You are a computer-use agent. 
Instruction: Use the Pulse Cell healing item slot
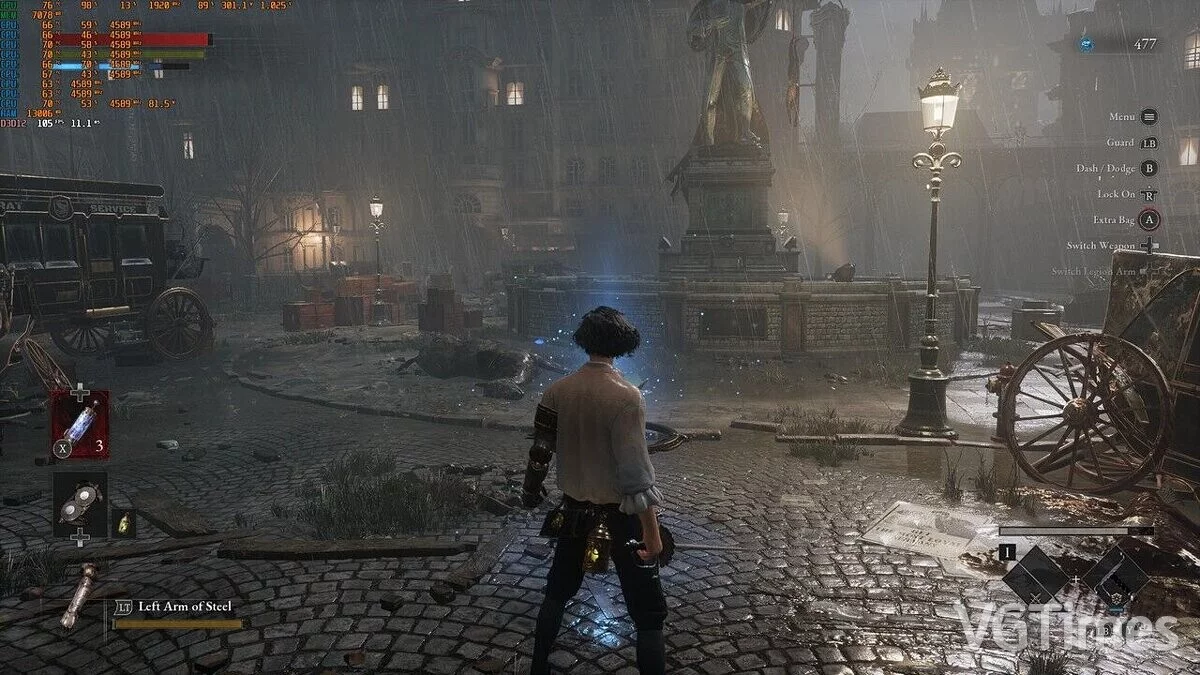pos(80,424)
